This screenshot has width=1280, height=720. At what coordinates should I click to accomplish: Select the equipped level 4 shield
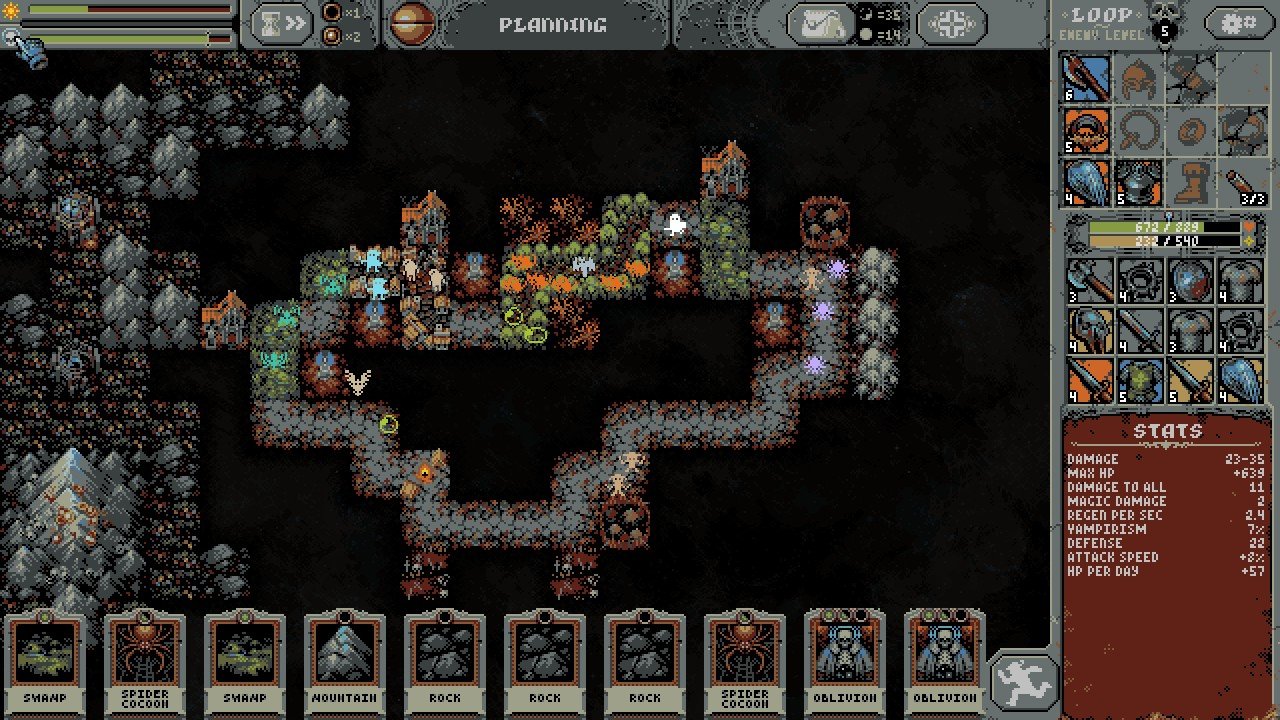(x=1088, y=183)
